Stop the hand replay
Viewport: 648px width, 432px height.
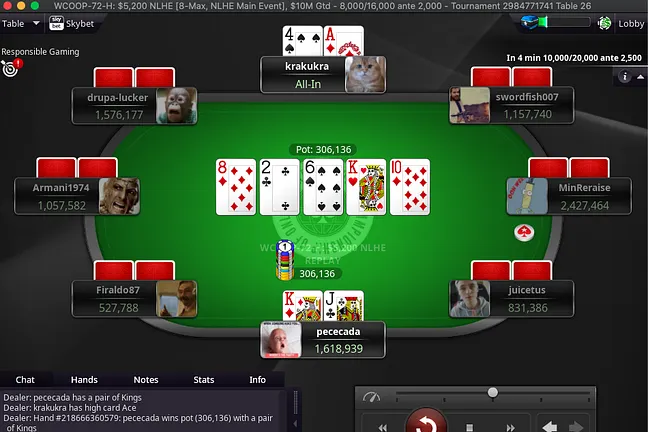coord(472,426)
